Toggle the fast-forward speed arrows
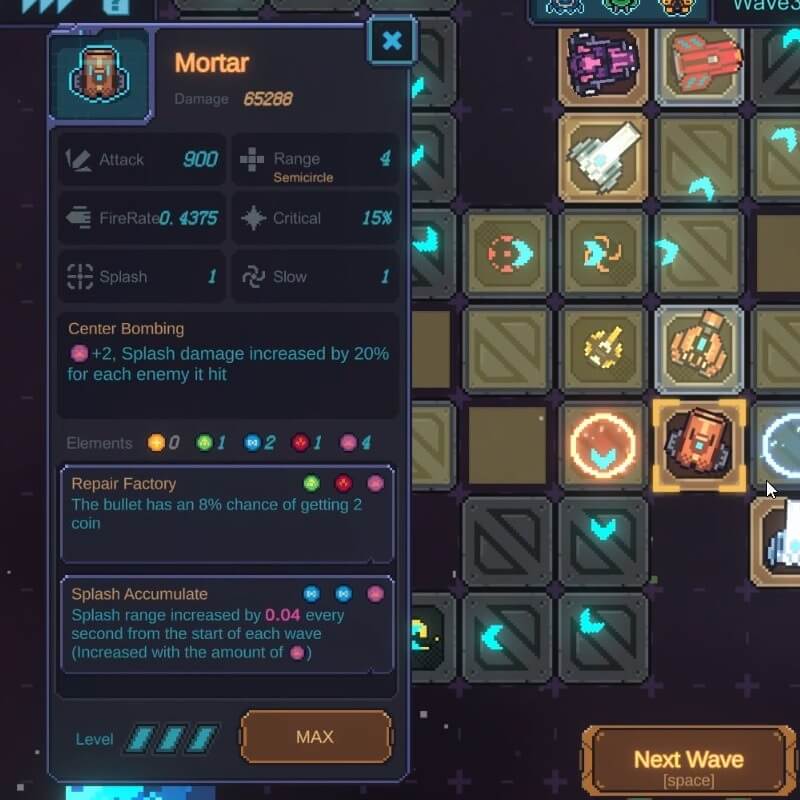 tap(46, 6)
